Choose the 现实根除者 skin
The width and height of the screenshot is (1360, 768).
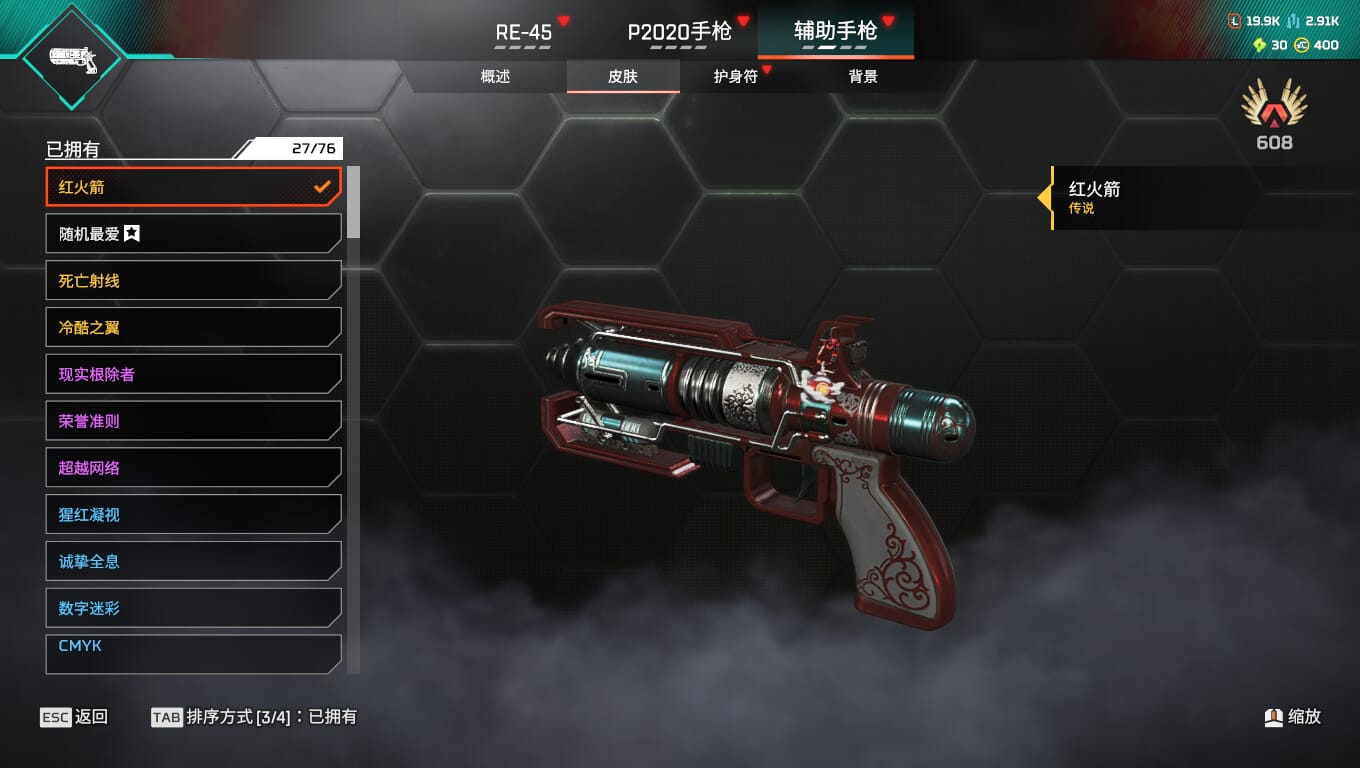(x=193, y=374)
